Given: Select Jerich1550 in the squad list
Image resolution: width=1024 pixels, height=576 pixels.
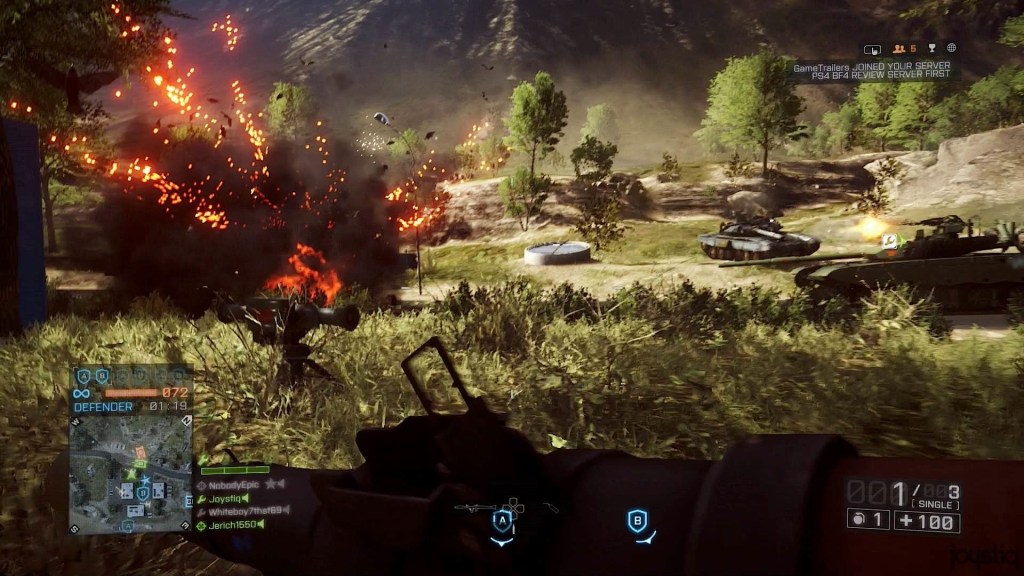Looking at the screenshot, I should [233, 525].
